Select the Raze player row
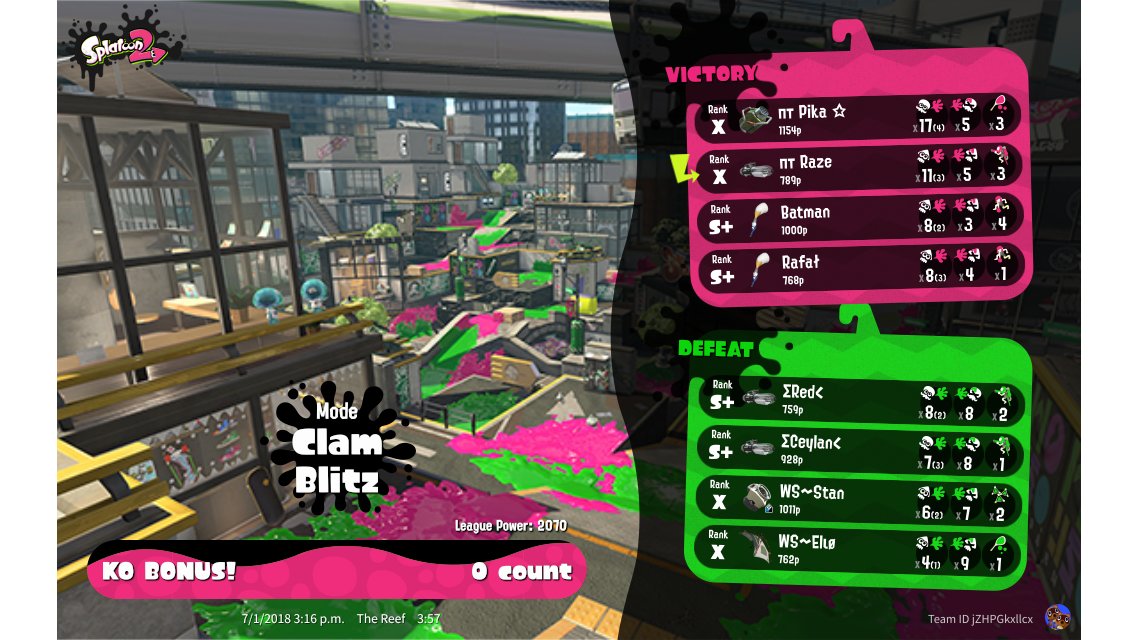The width and height of the screenshot is (1138, 640). [x=860, y=168]
